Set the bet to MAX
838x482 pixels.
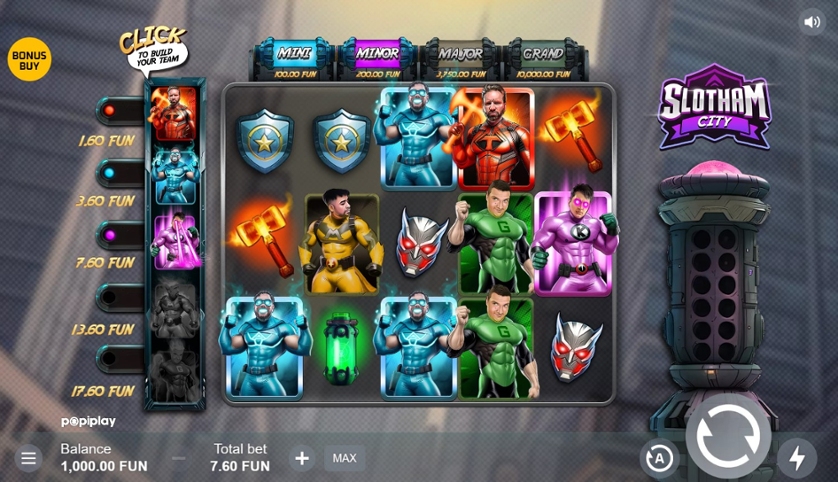344,458
